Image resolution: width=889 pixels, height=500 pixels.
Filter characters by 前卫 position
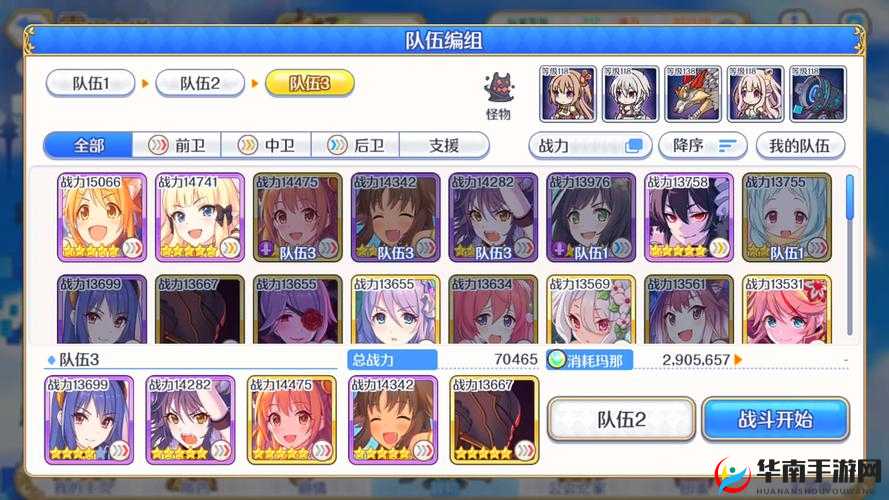tap(177, 145)
